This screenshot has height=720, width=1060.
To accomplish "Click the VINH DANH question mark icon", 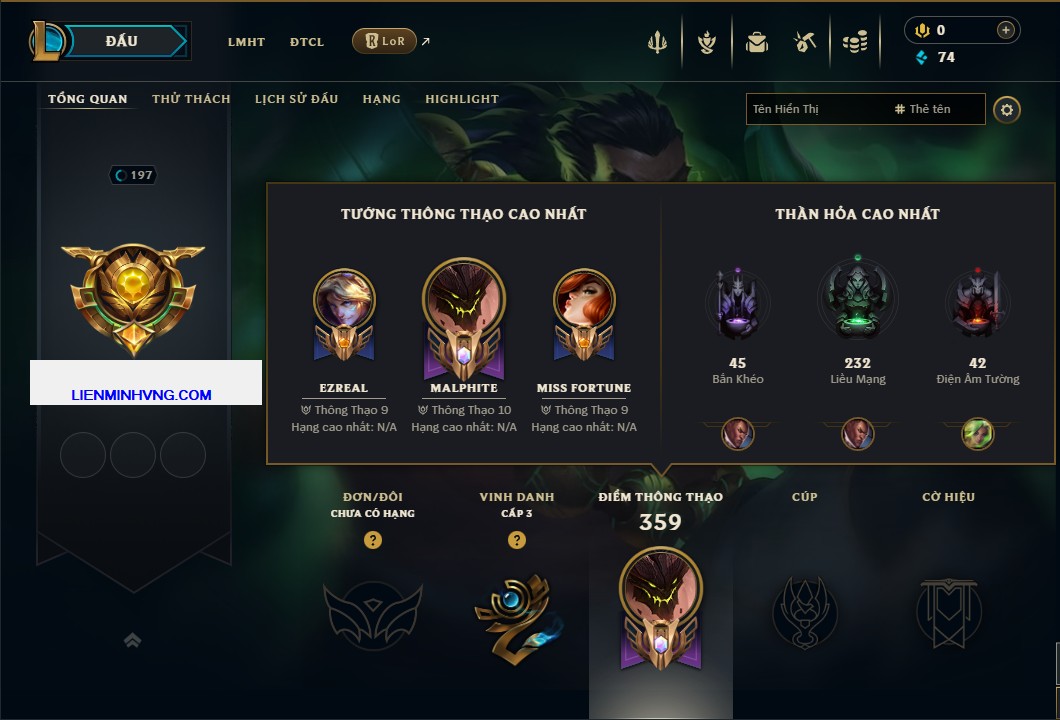I will [x=517, y=540].
